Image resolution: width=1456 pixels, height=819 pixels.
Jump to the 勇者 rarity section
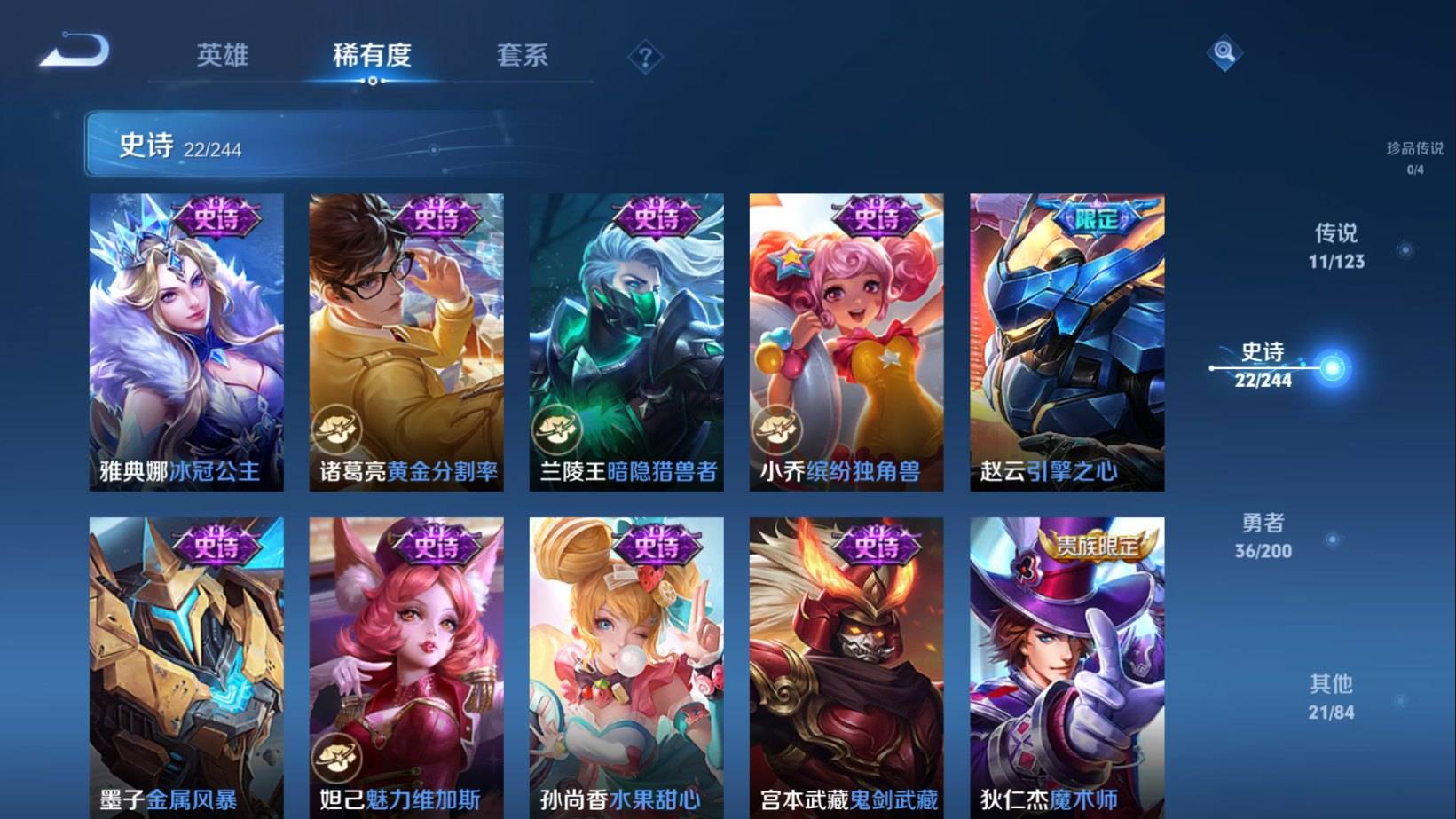tap(1263, 536)
